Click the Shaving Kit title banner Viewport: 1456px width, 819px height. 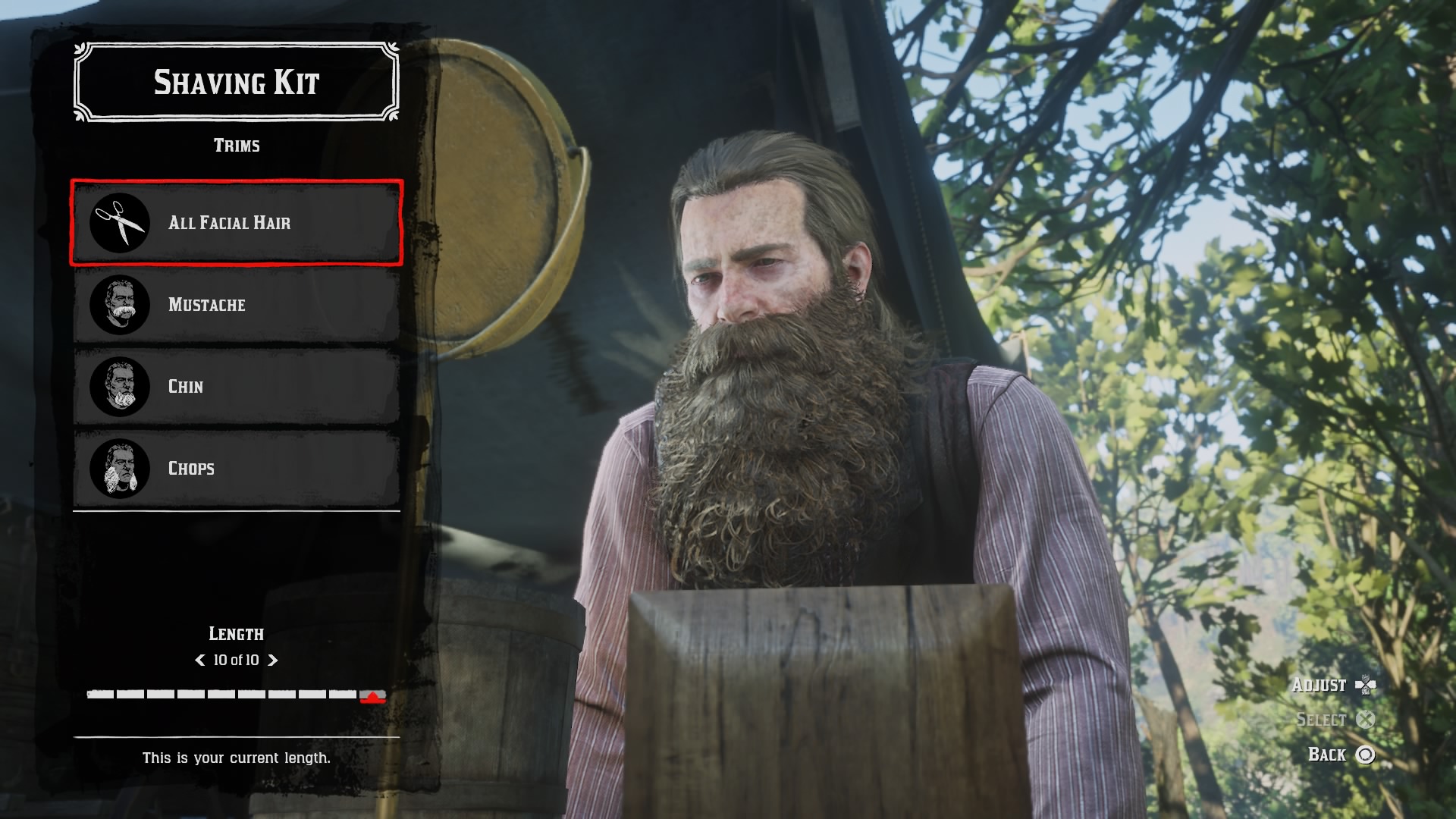[x=236, y=81]
